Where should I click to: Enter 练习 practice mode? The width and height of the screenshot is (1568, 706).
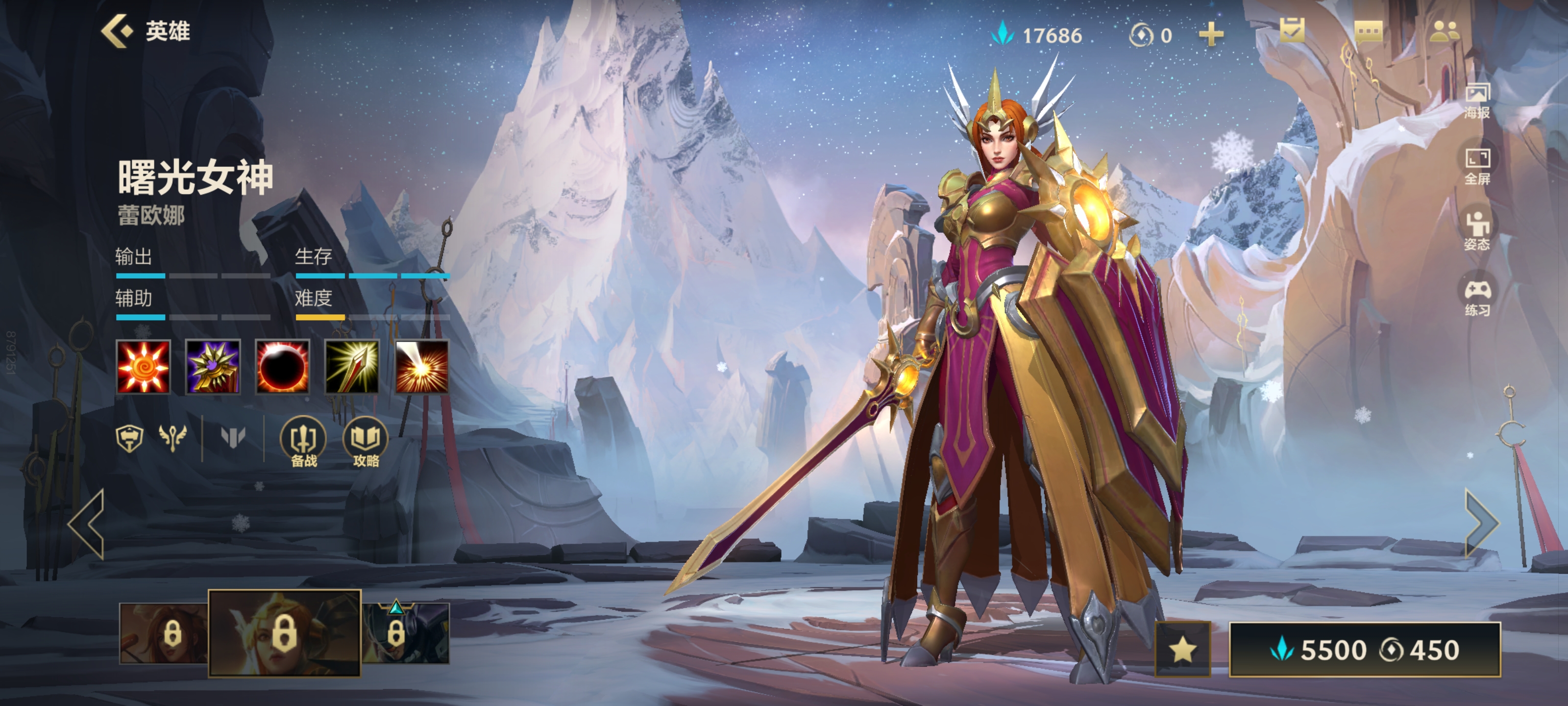(x=1477, y=298)
